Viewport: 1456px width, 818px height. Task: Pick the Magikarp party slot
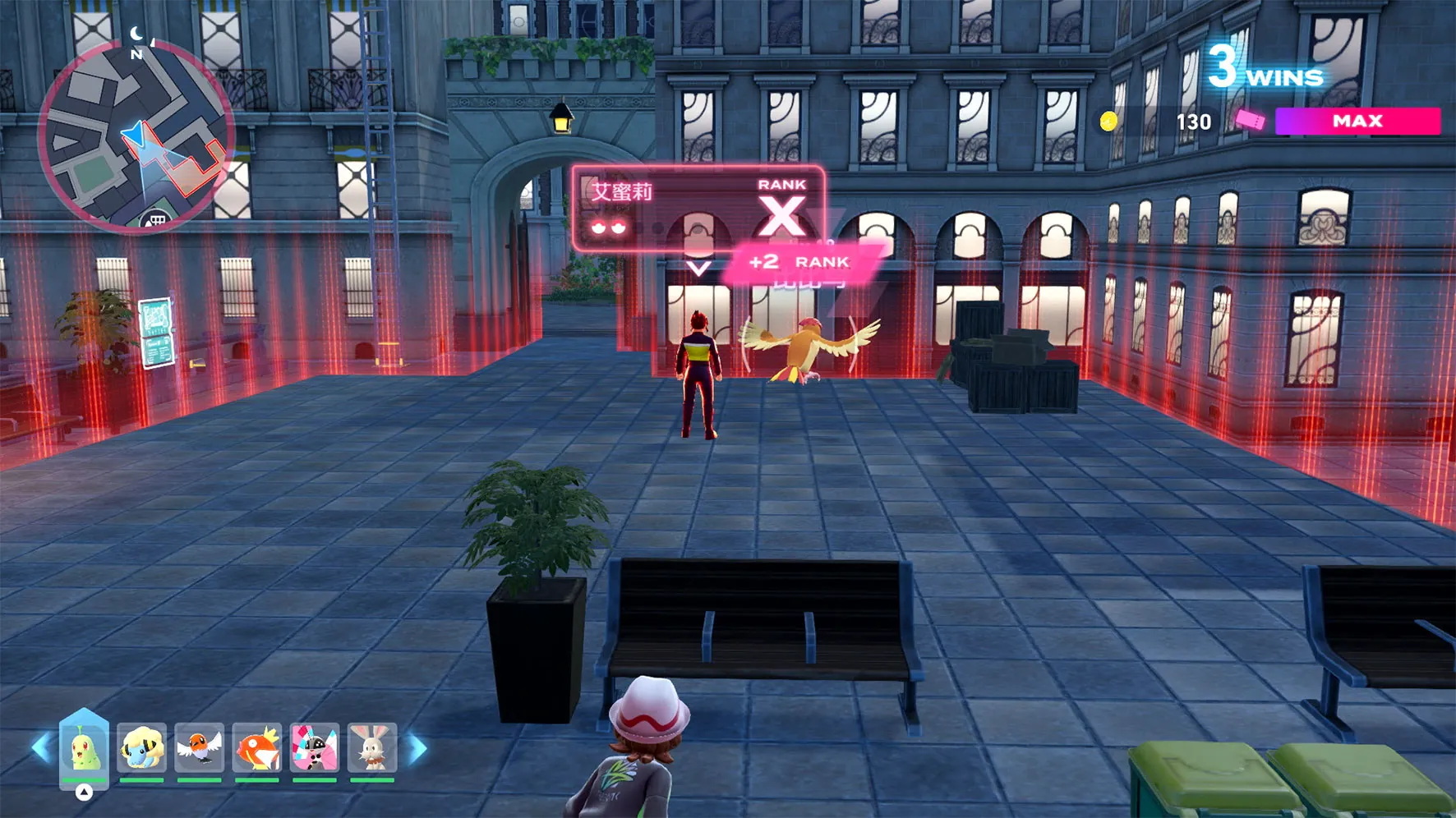coord(256,748)
